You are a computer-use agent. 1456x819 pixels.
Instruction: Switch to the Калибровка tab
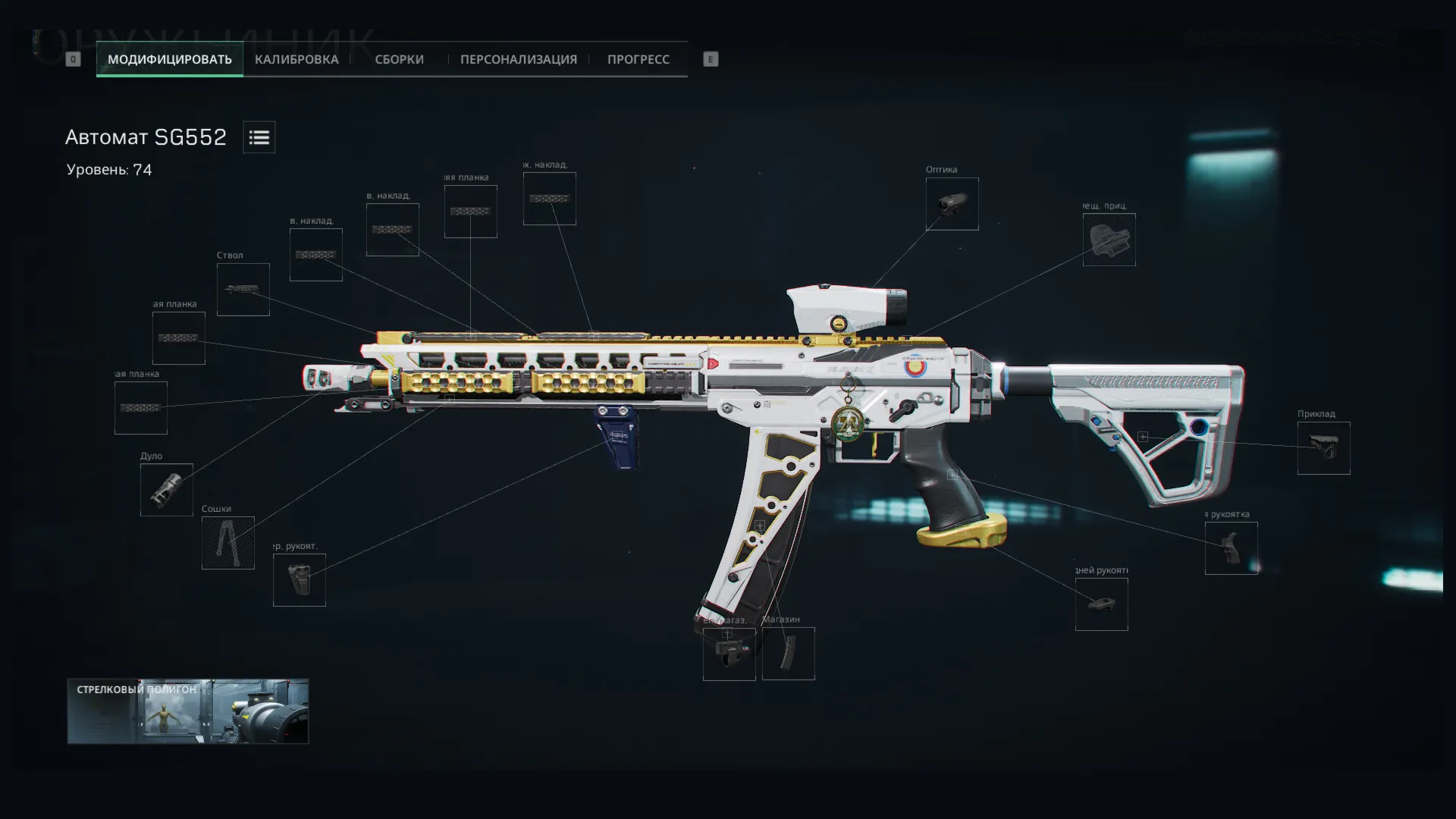(x=297, y=59)
